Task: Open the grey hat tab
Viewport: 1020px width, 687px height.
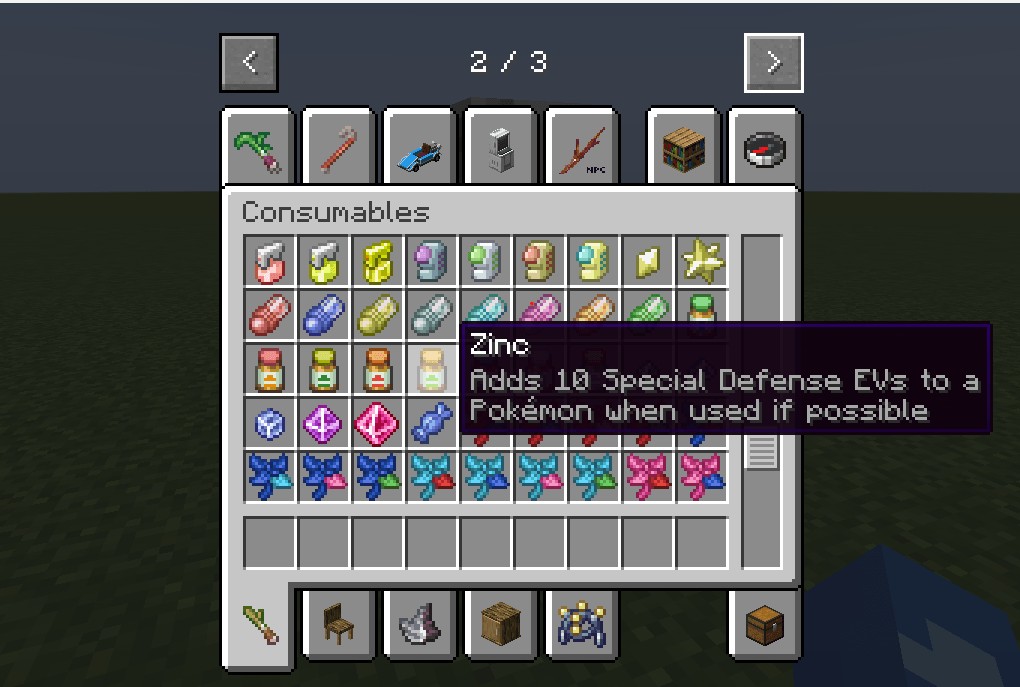Action: 421,625
